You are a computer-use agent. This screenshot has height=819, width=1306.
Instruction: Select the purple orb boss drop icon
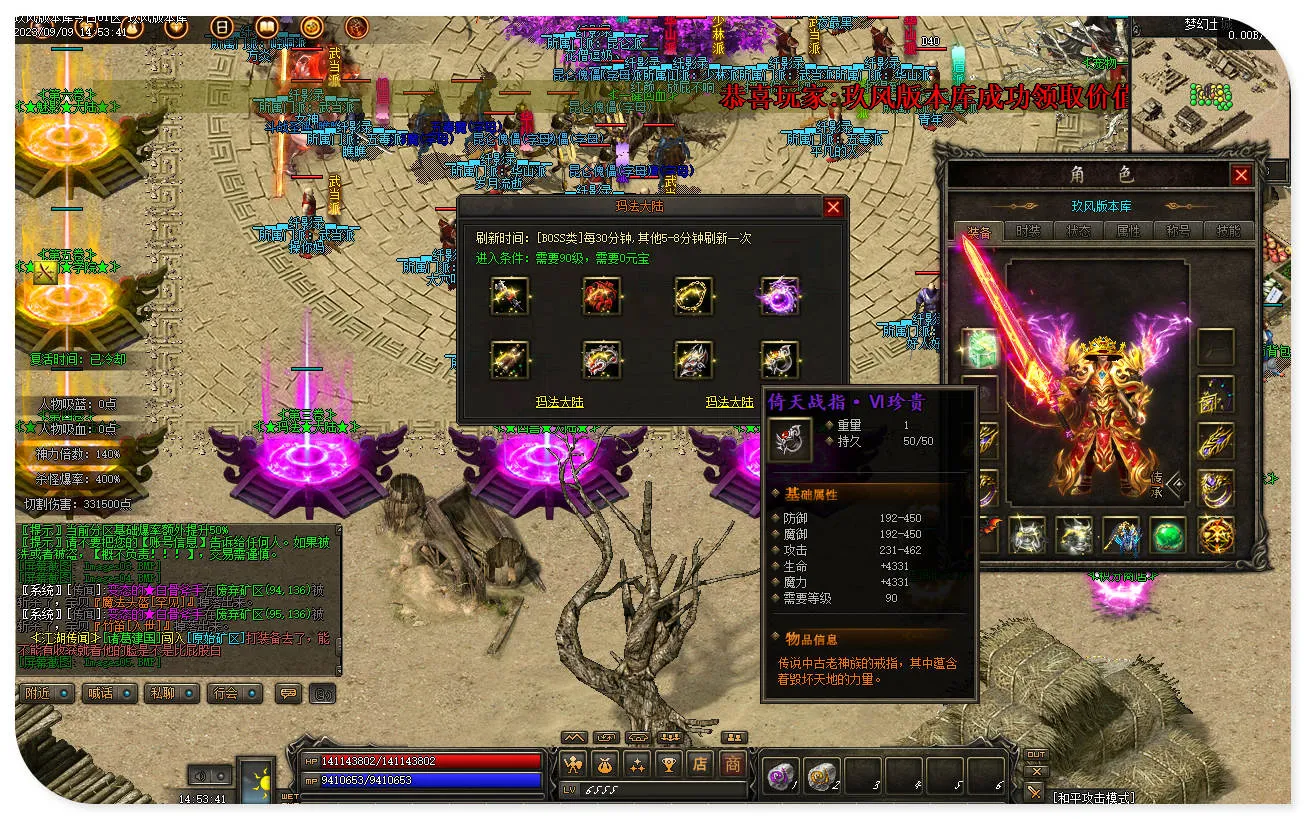coord(780,296)
